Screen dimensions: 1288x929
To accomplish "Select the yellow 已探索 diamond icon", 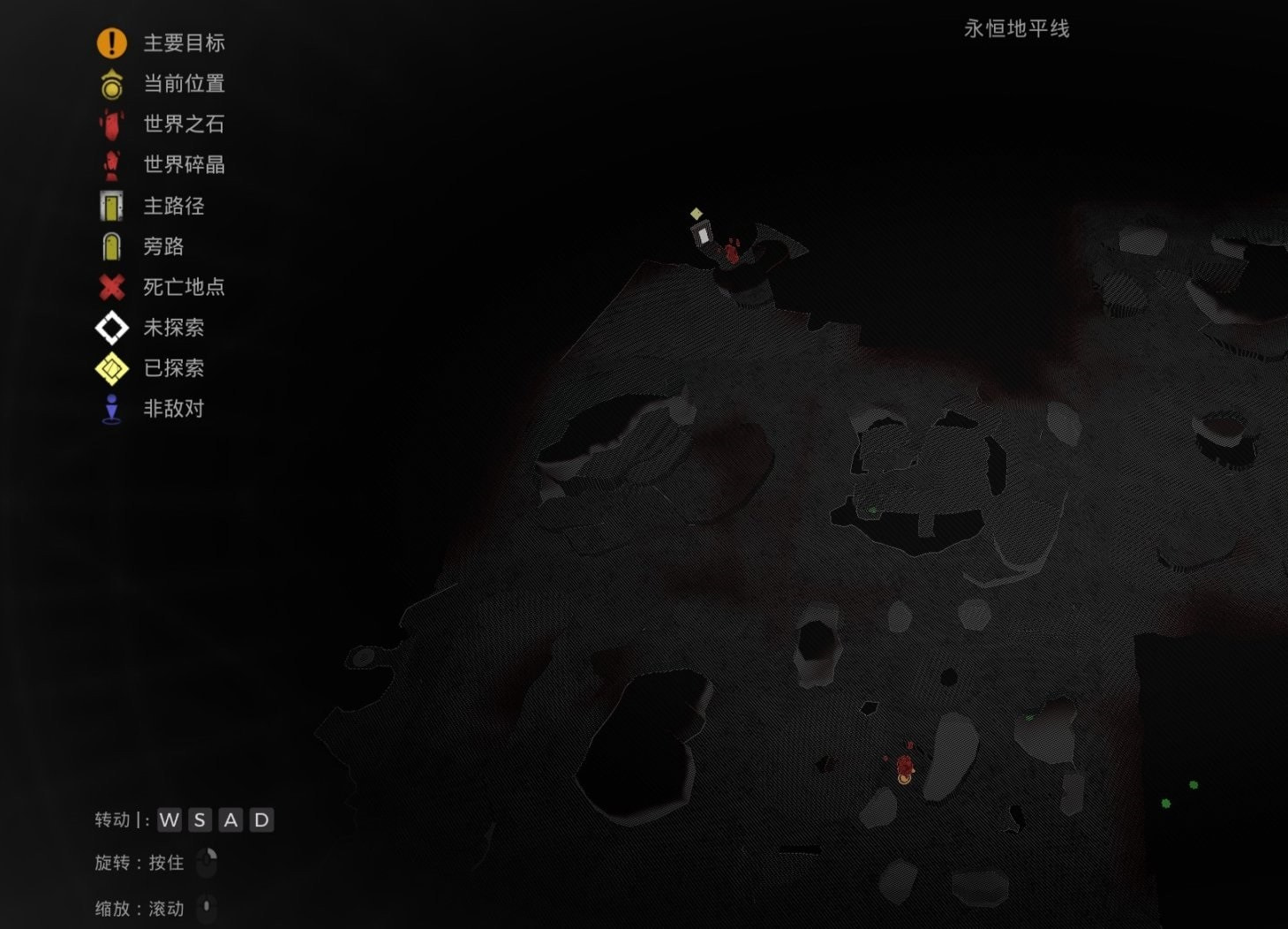I will 111,368.
